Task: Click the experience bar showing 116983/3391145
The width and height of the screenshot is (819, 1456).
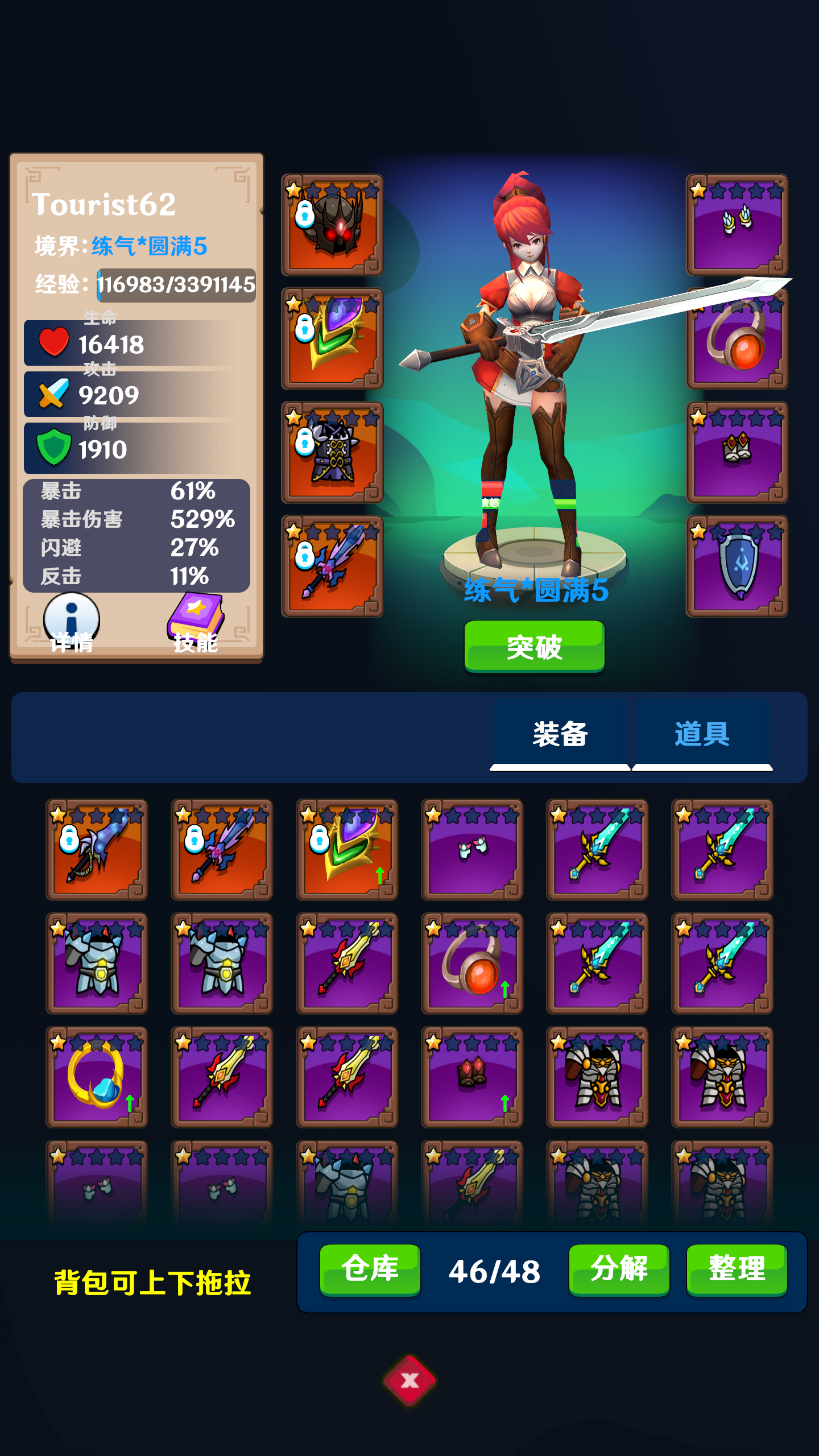Action: pyautogui.click(x=176, y=286)
